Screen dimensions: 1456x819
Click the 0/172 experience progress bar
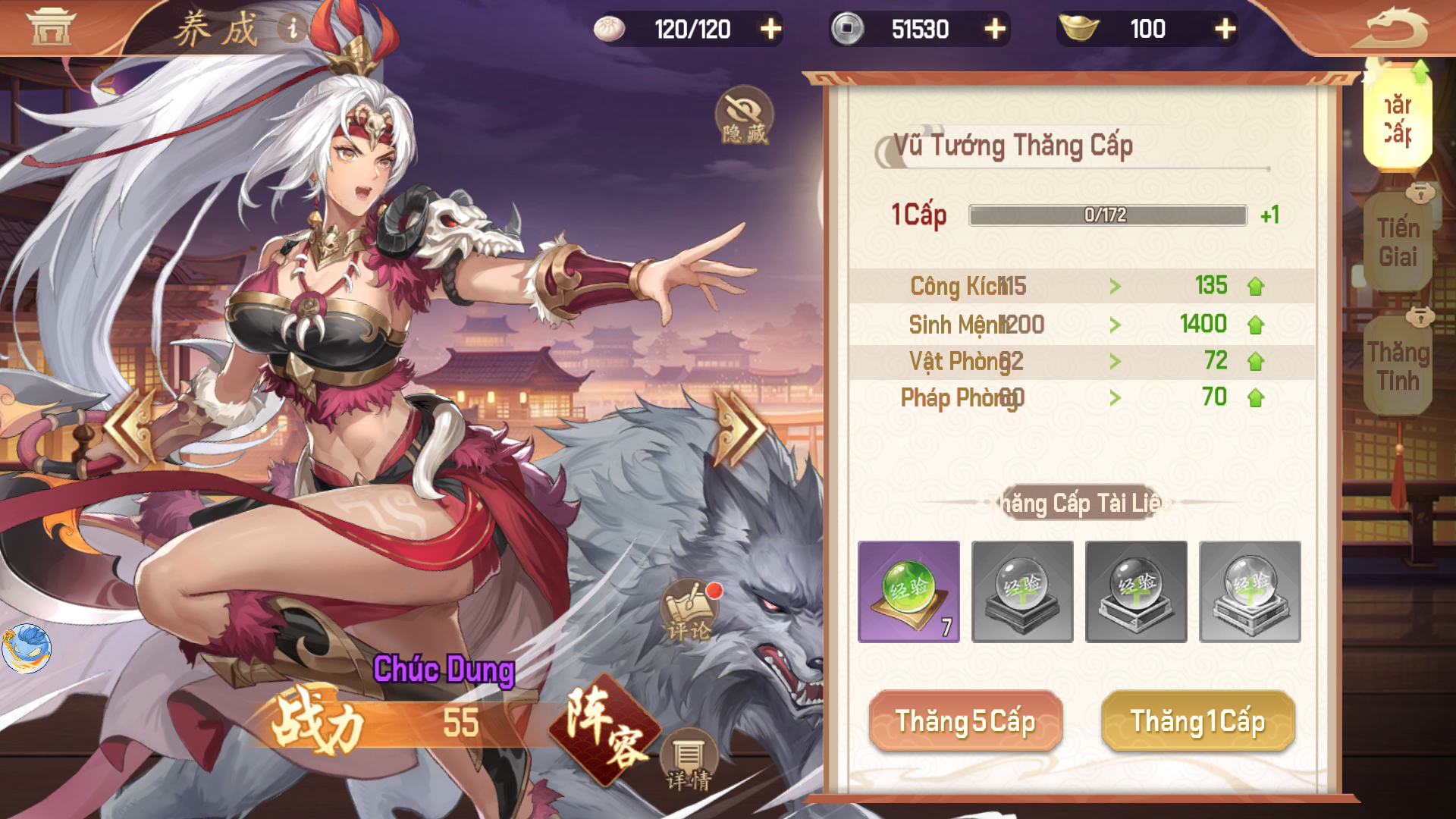[1106, 216]
